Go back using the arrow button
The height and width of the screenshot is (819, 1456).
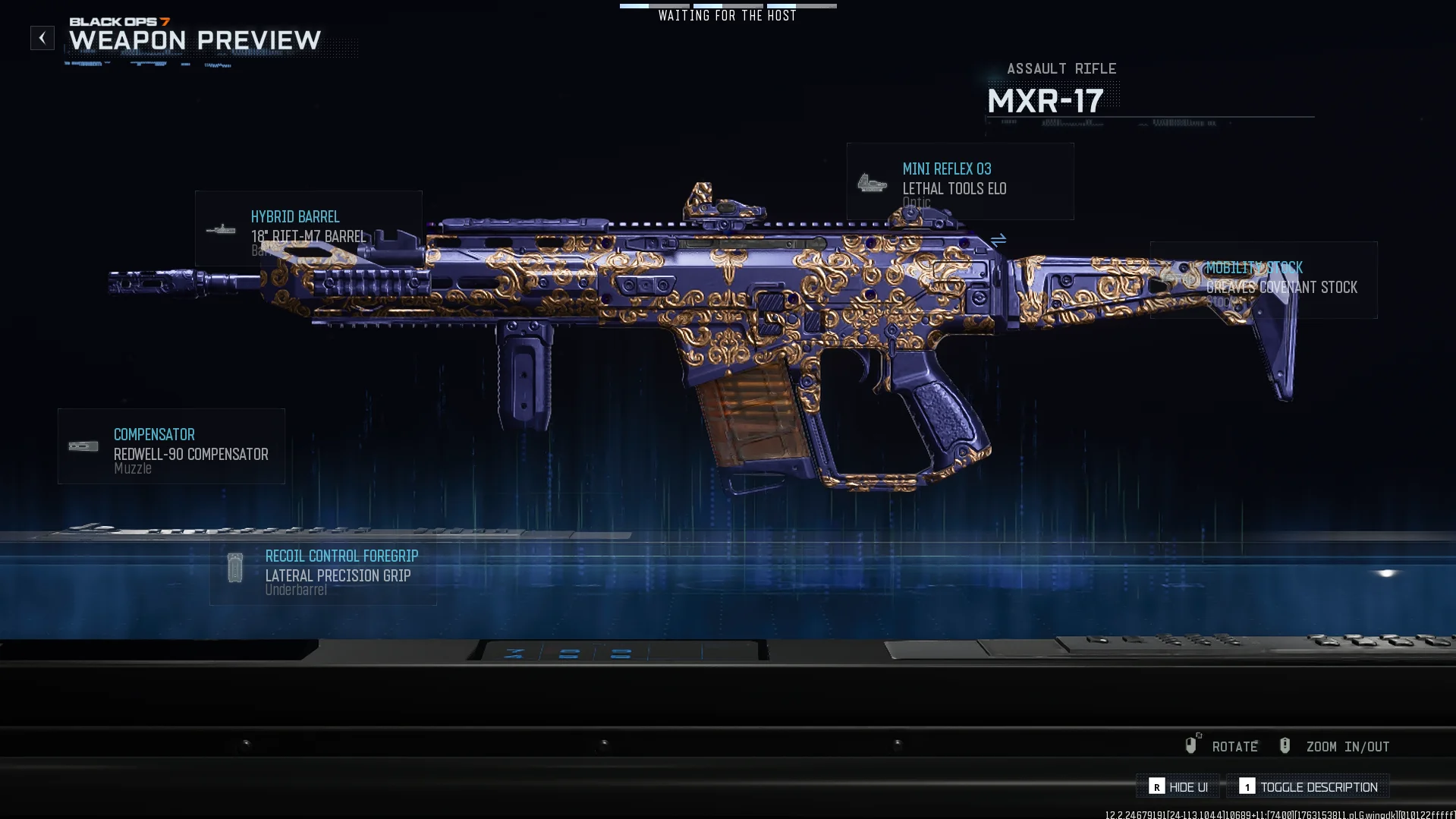point(42,38)
